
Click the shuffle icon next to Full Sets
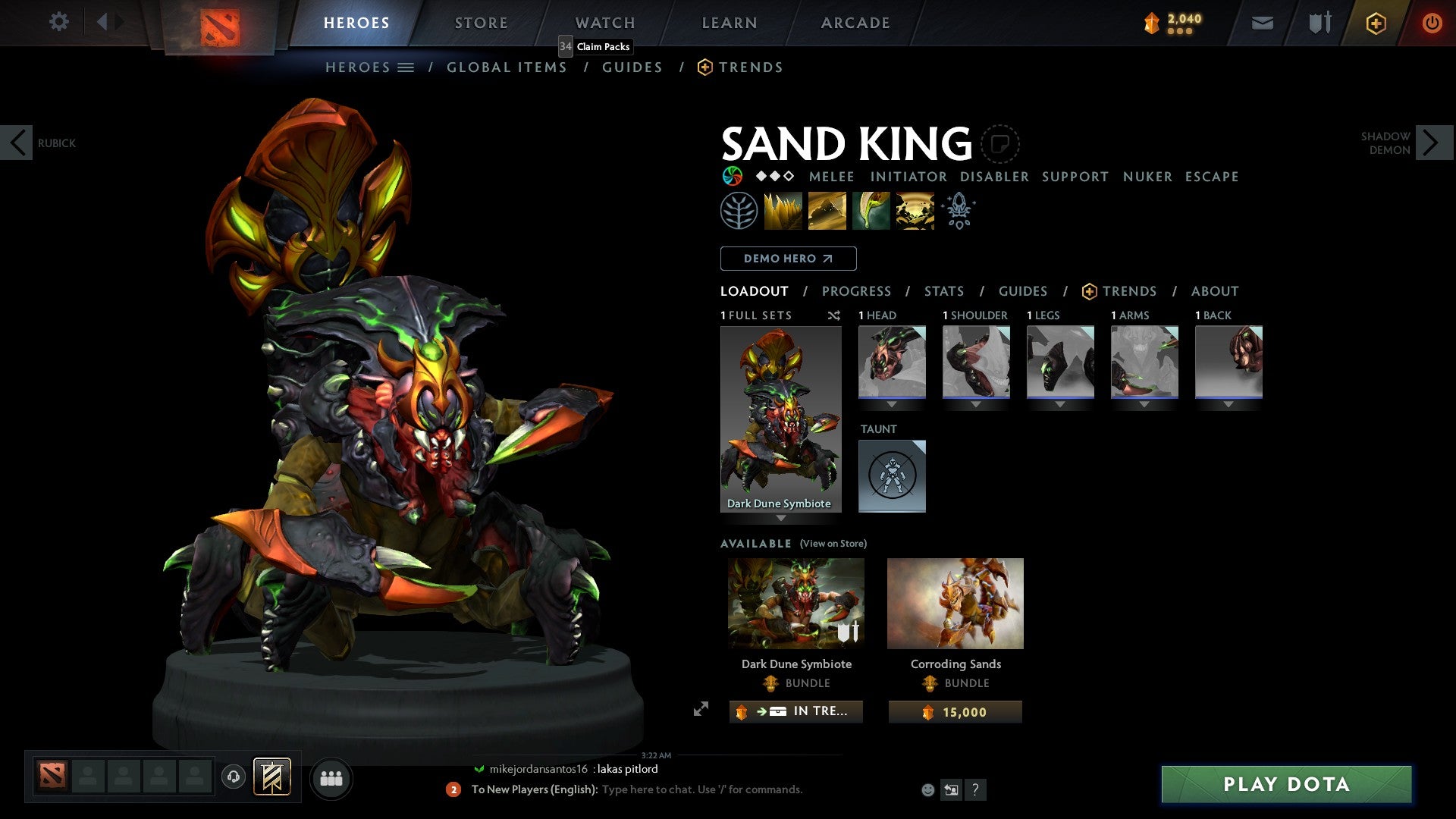[x=833, y=315]
